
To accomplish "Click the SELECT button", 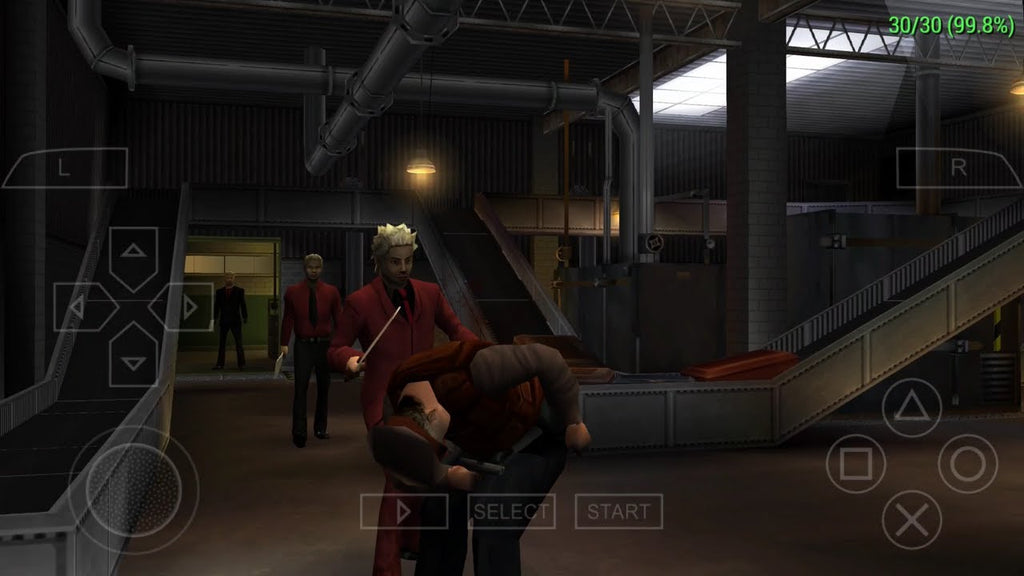I will click(x=511, y=512).
